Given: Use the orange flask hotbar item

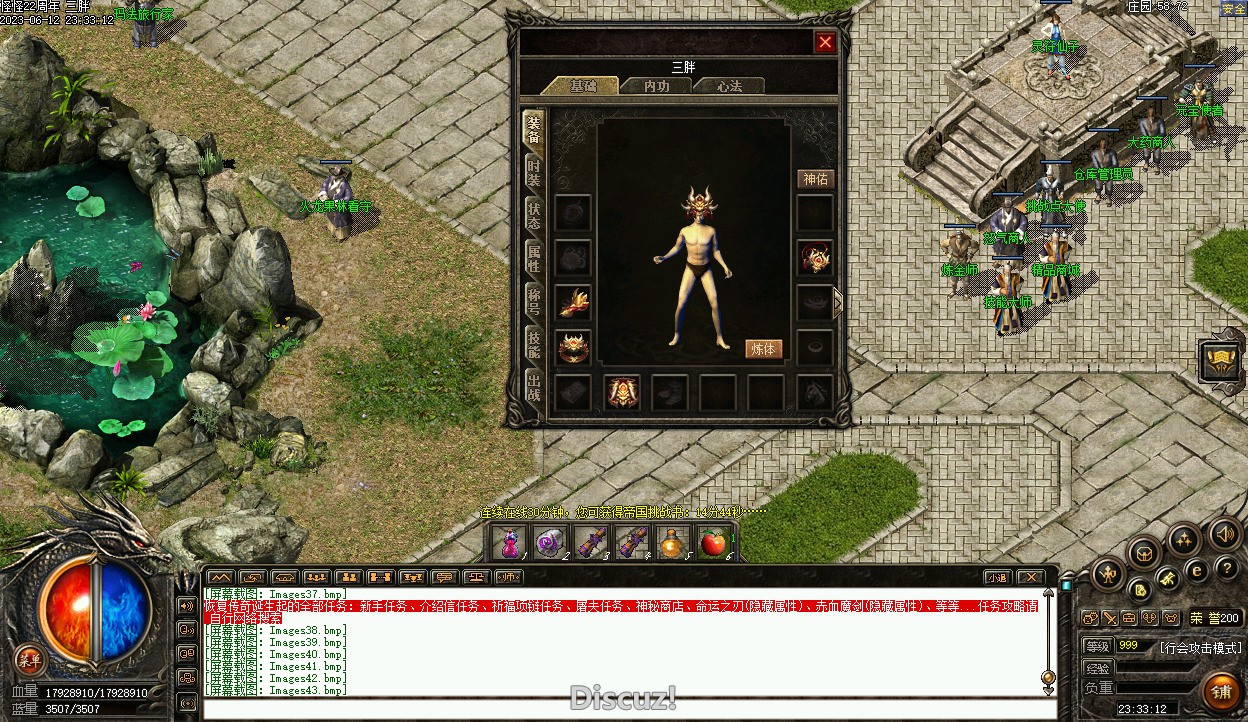Looking at the screenshot, I should click(x=672, y=543).
